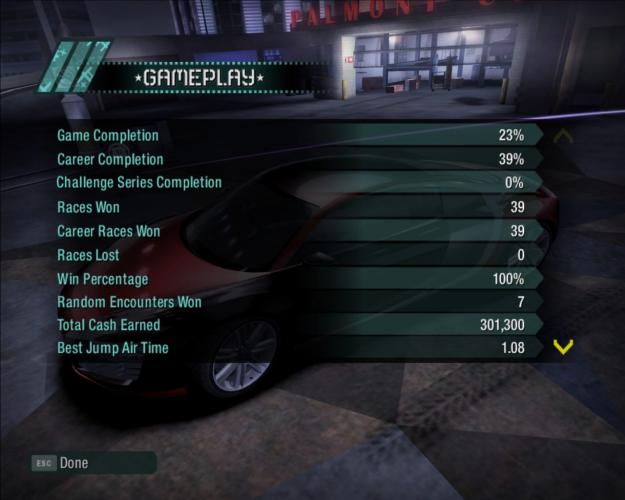
Task: Click the scroll-up arrow above the list
Action: click(563, 136)
